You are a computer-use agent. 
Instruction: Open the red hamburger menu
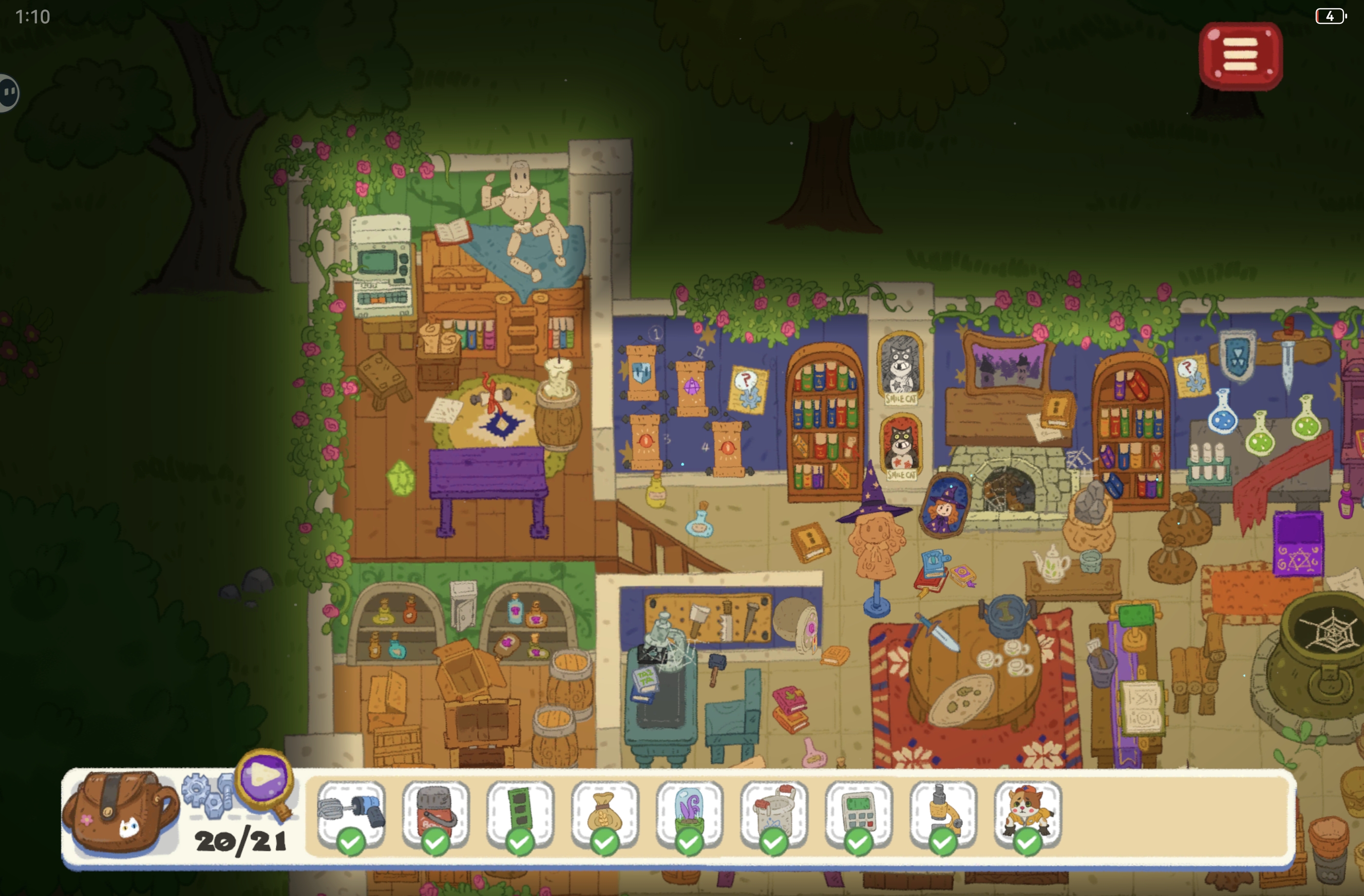(1240, 56)
